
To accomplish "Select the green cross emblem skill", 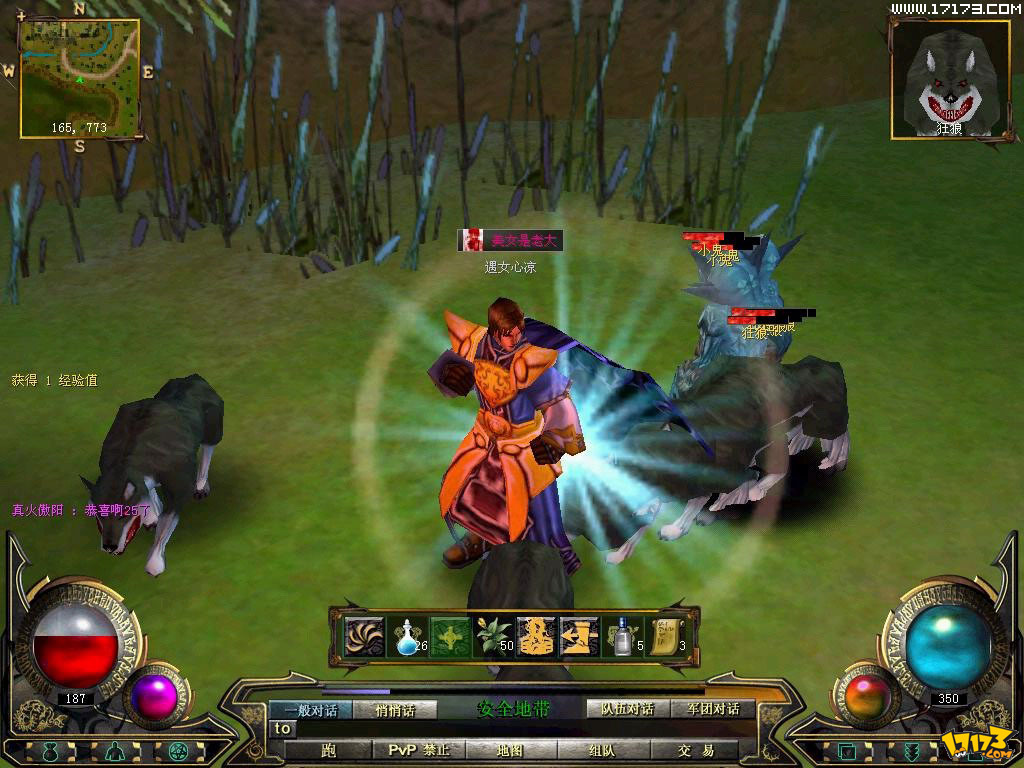I will click(449, 636).
